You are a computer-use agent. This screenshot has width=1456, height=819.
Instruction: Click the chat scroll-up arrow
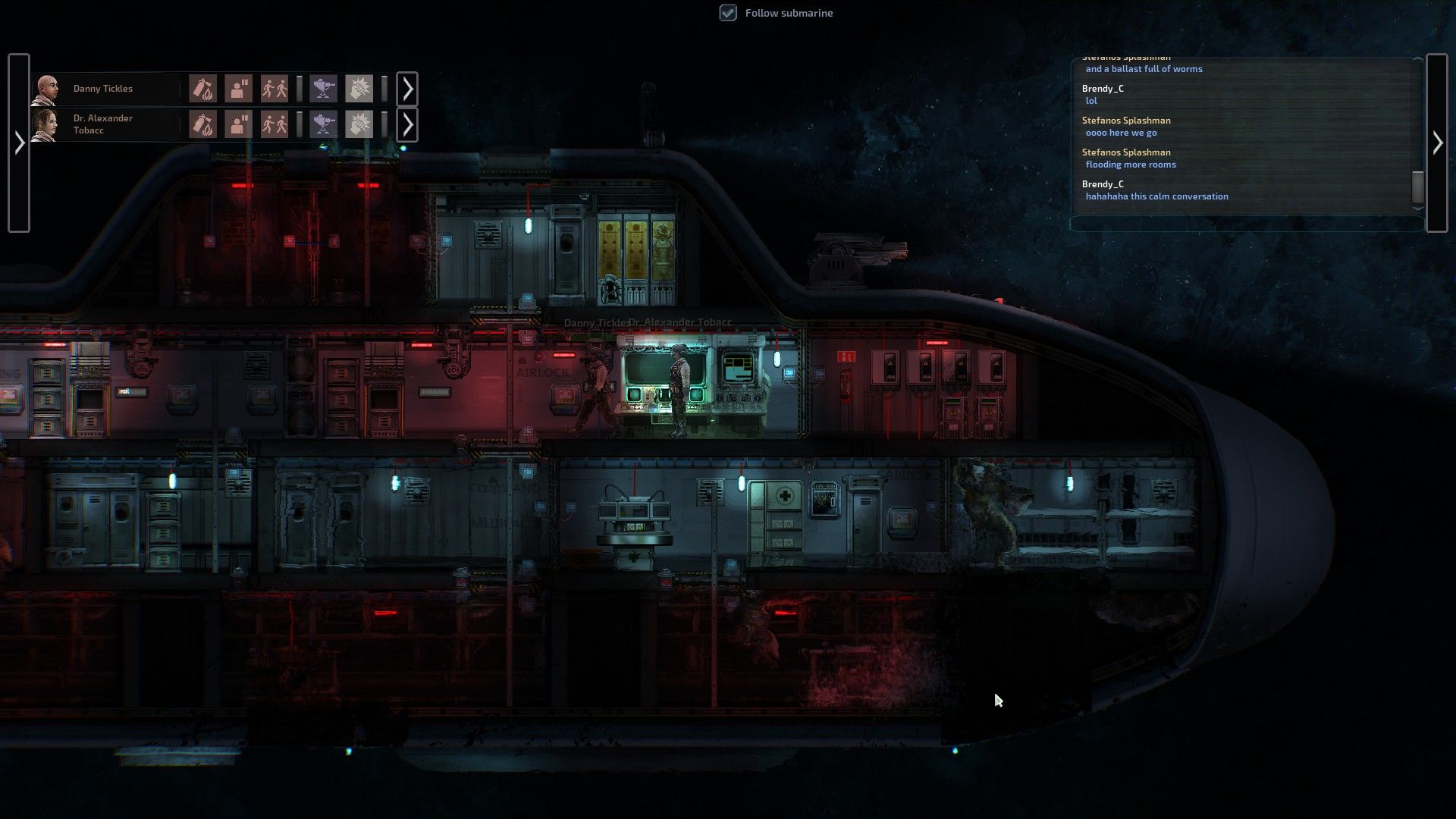(x=1417, y=59)
